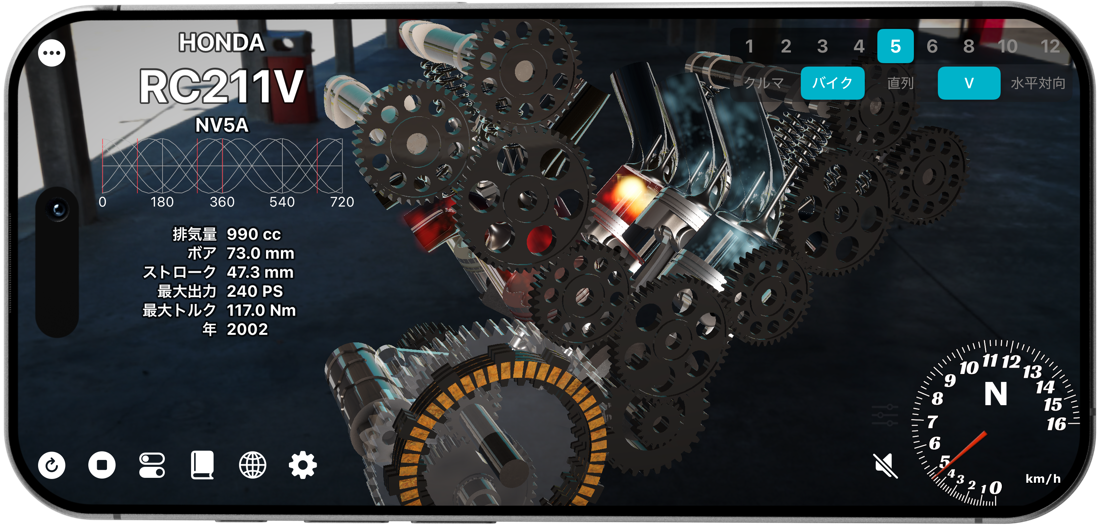Select the 1-cylinder option

[749, 46]
